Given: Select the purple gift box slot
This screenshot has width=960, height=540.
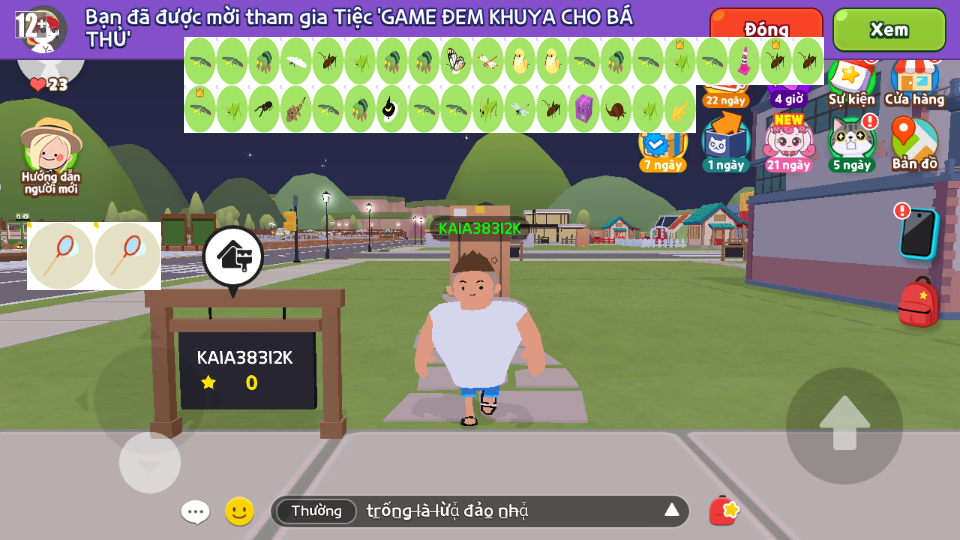Looking at the screenshot, I should [584, 108].
